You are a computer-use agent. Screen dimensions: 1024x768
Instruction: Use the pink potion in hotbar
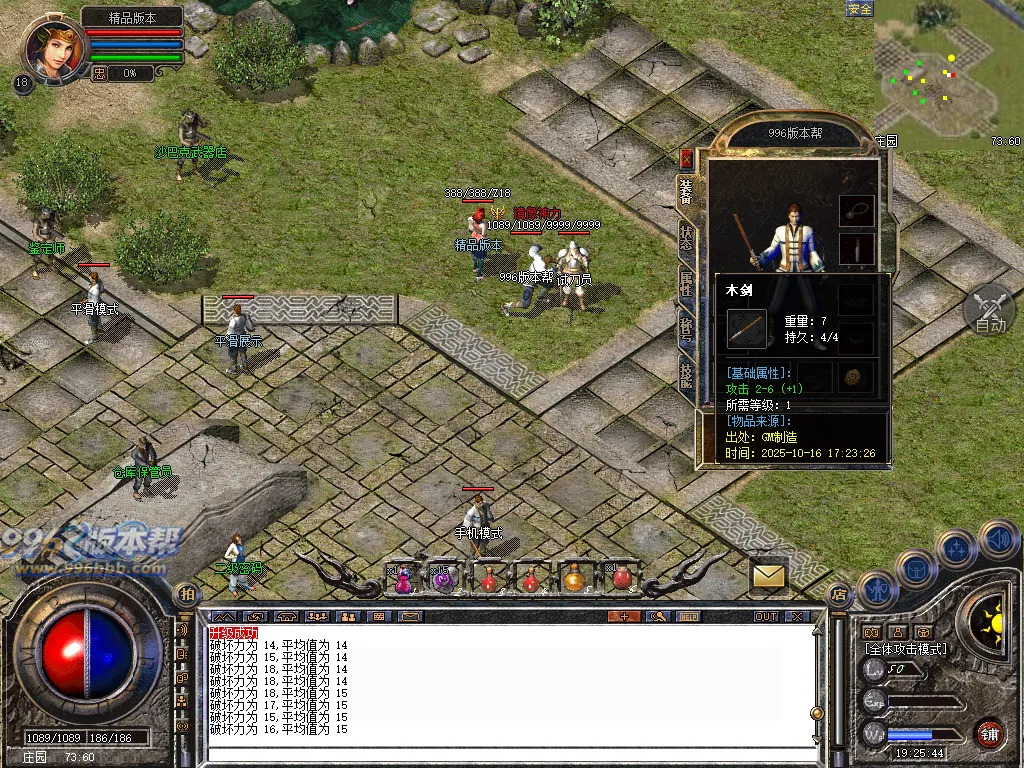pos(403,579)
